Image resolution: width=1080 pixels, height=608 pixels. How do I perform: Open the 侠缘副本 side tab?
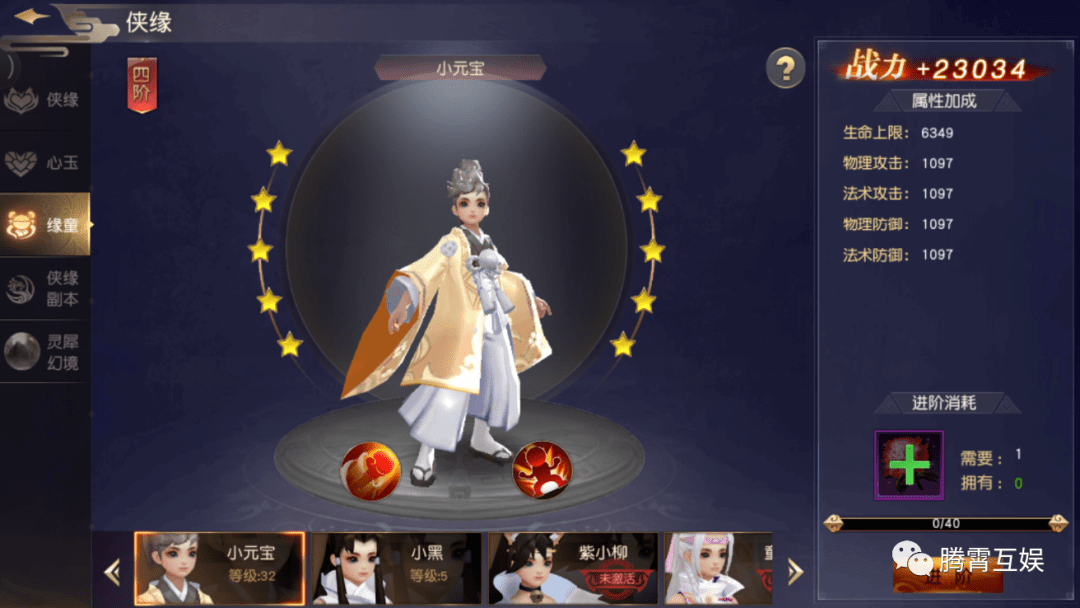(x=44, y=288)
